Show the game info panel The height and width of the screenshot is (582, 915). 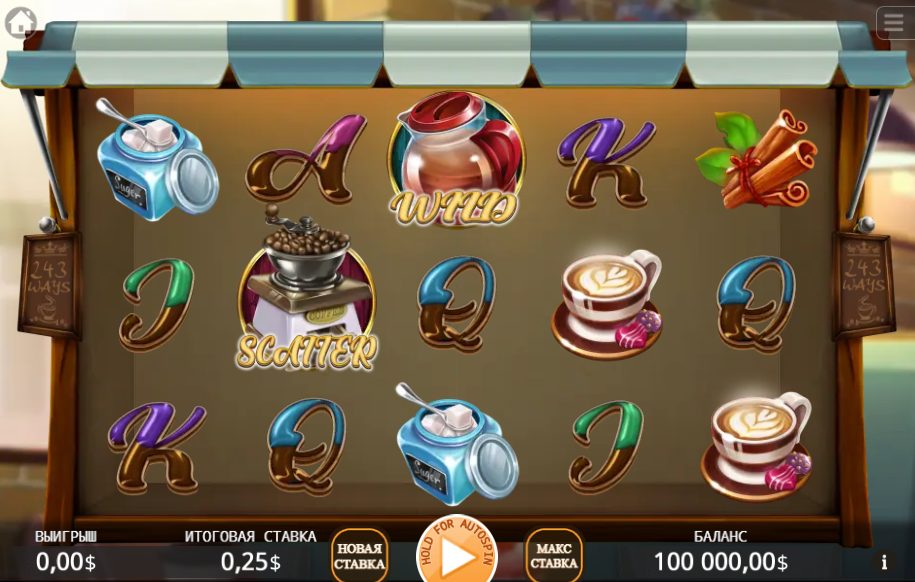[883, 562]
